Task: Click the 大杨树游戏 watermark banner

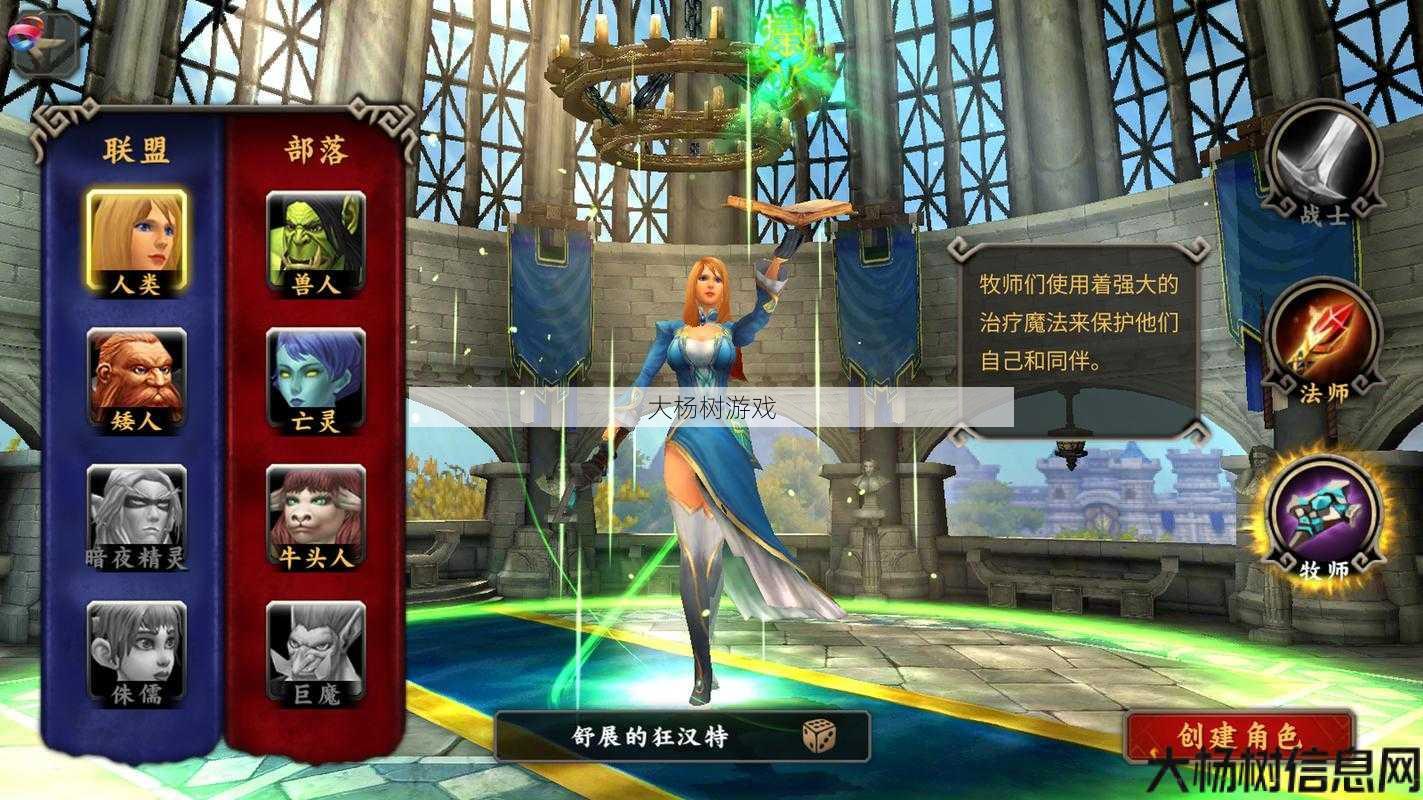Action: 711,407
